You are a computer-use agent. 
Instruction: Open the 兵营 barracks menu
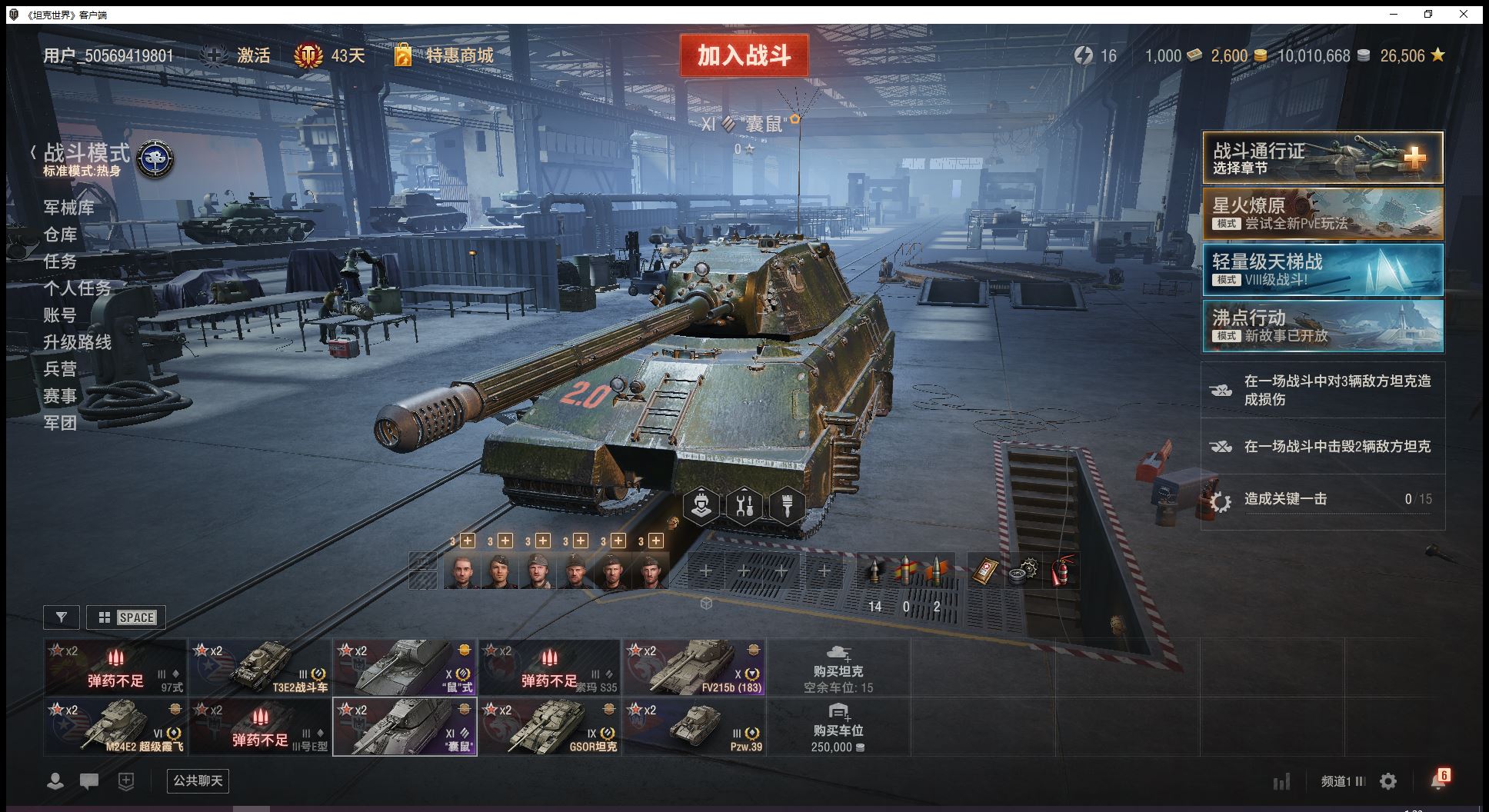60,369
